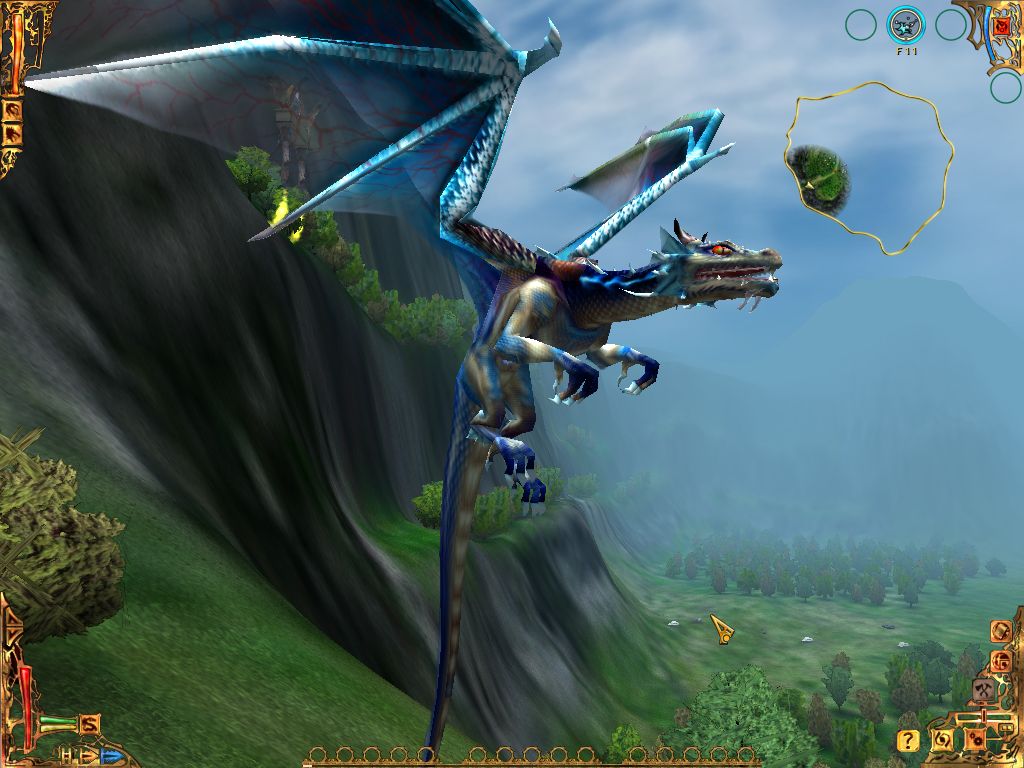Select the blue spell icon labeled F11
The image size is (1024, 768).
tap(906, 25)
